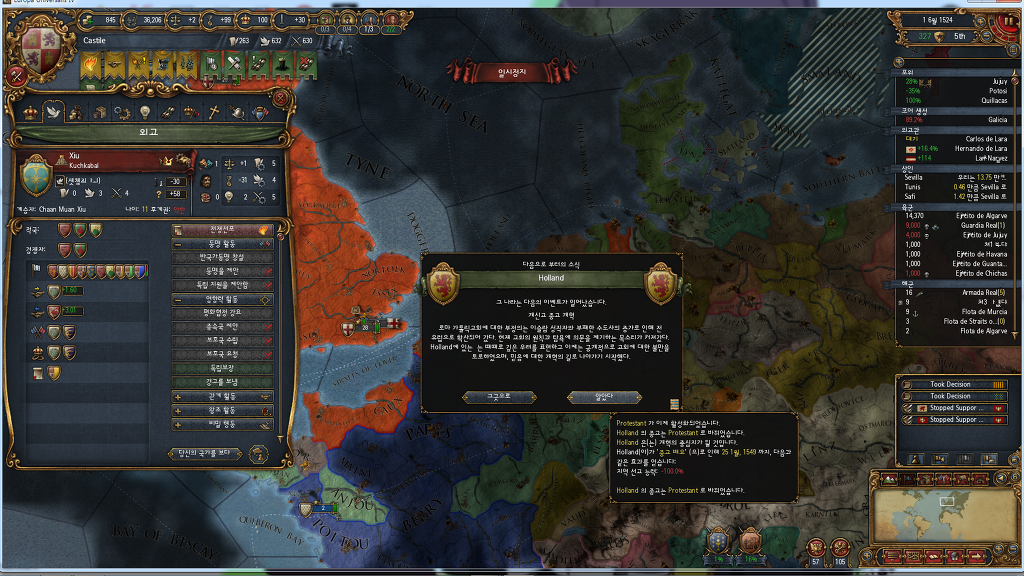
Task: Open the first Took Decision notification
Action: 951,384
